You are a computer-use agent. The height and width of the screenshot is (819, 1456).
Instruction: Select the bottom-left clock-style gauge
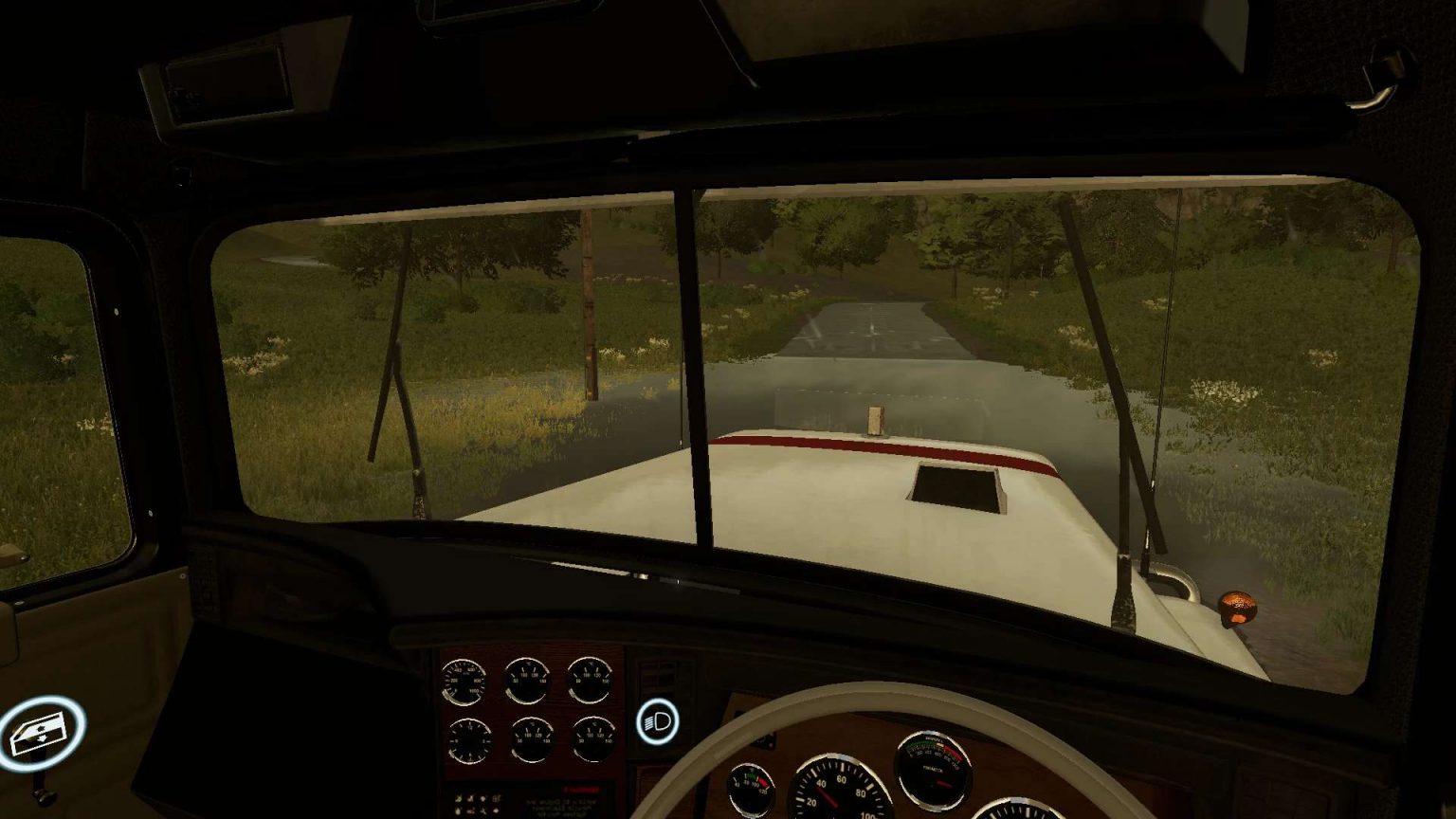470,740
